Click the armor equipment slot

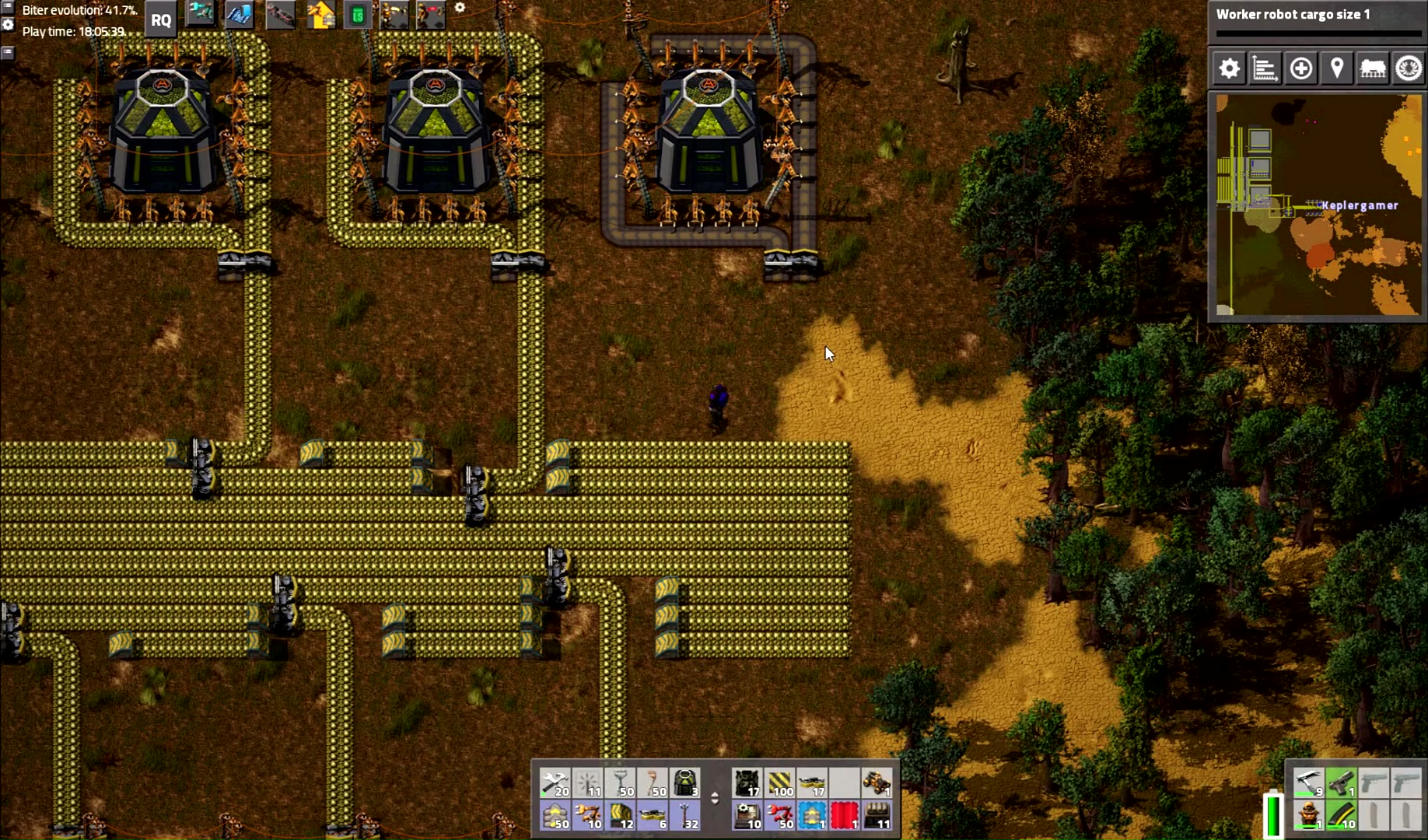tap(1309, 816)
